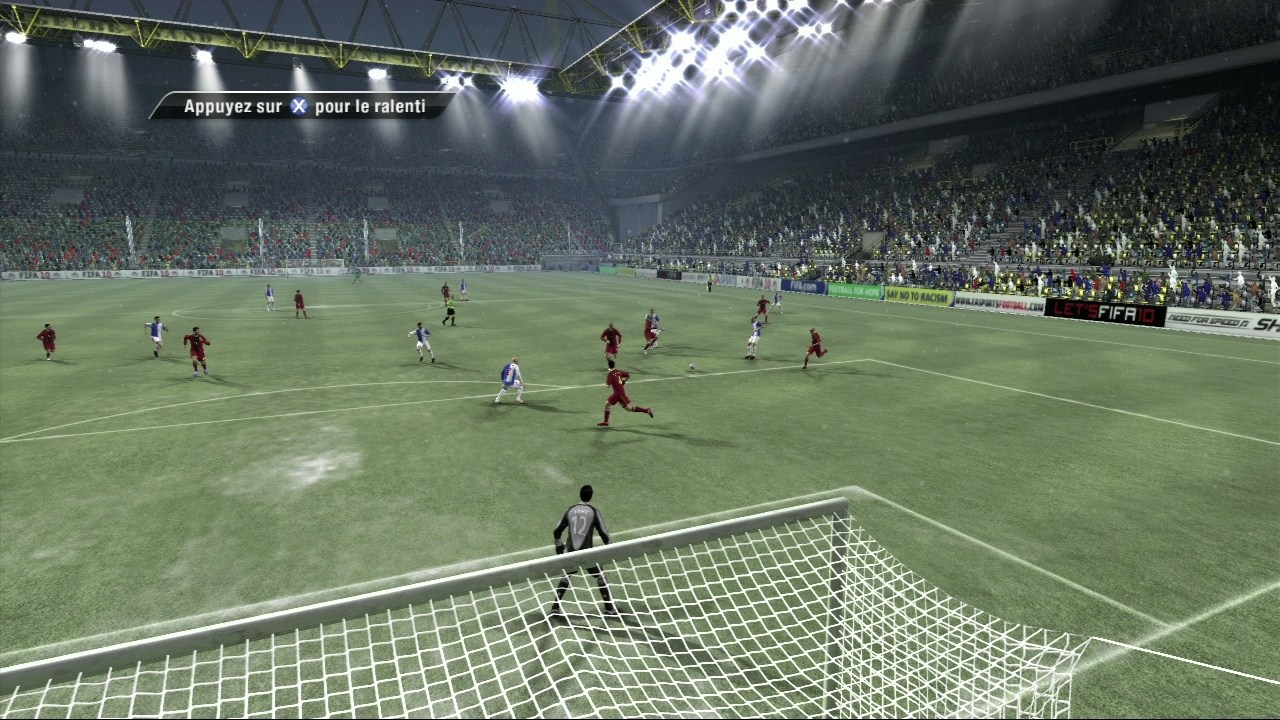Click the pour le ralenti text
Image resolution: width=1280 pixels, height=720 pixels.
click(372, 104)
